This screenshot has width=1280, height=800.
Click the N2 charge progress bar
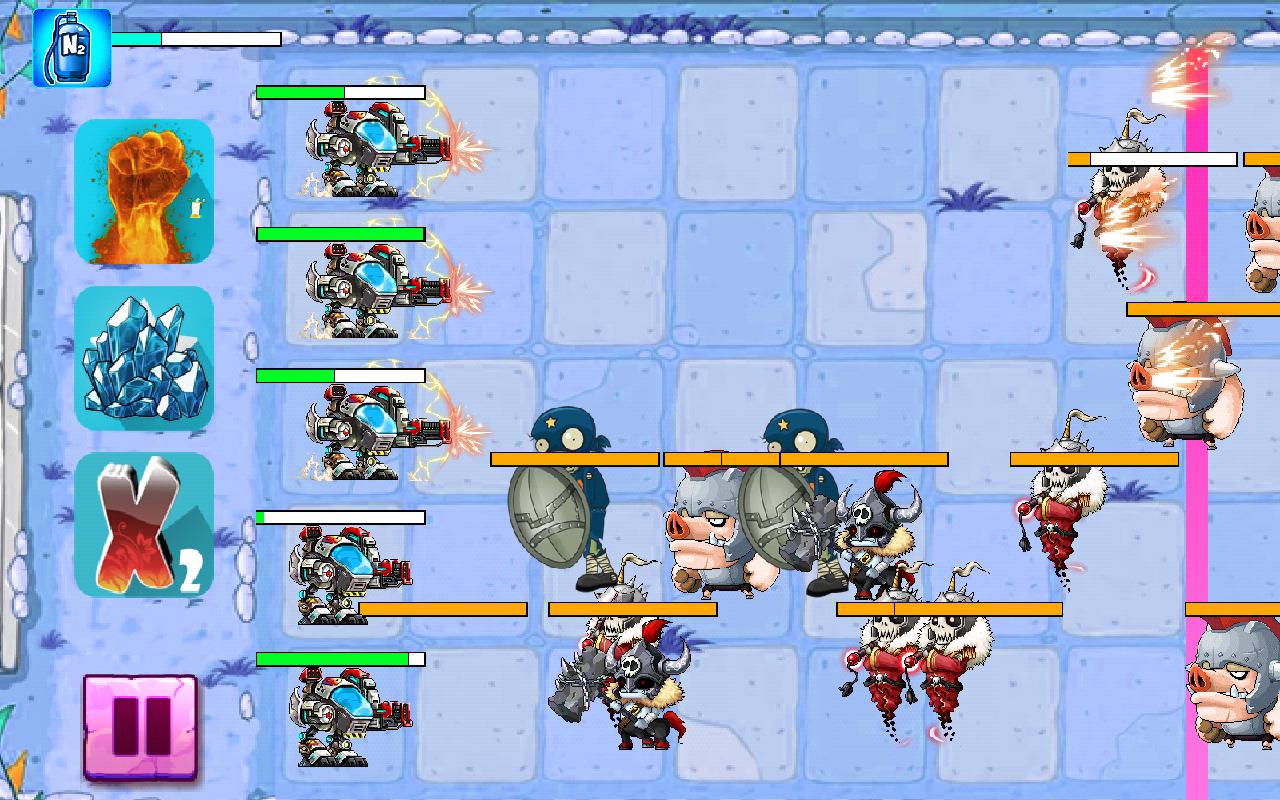coord(195,38)
